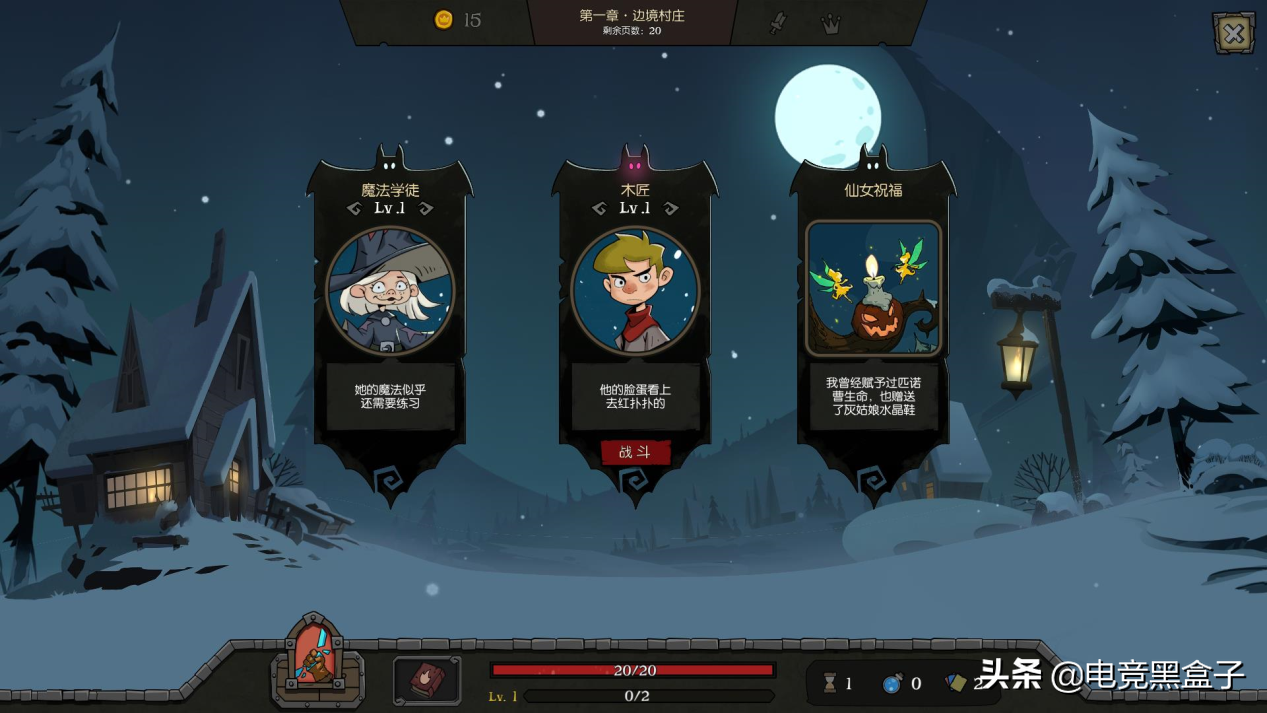Click the crown icon in the top bar
Screen dimensions: 1267x713
click(830, 24)
